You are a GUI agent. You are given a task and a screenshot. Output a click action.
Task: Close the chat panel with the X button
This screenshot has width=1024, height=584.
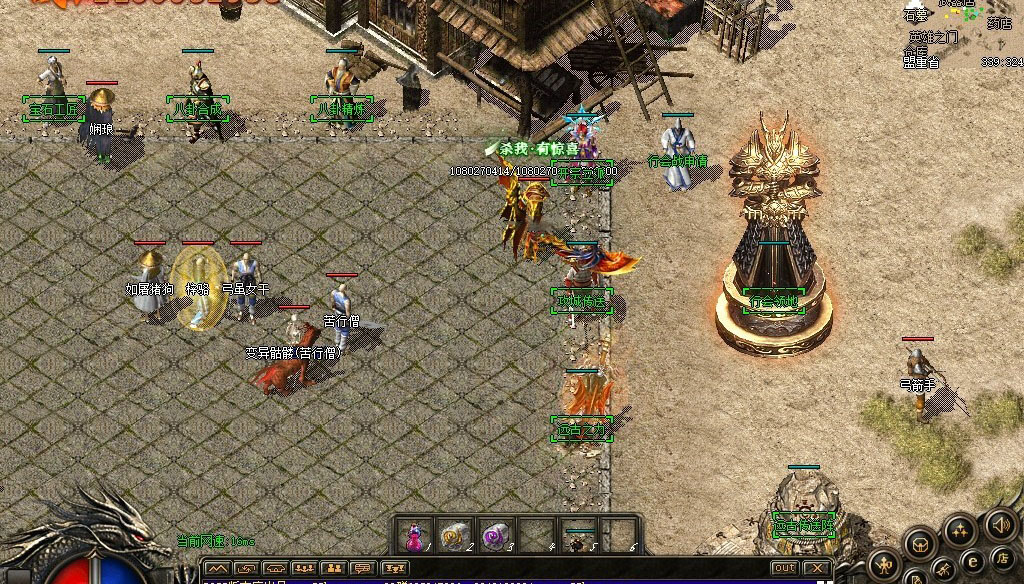point(817,568)
